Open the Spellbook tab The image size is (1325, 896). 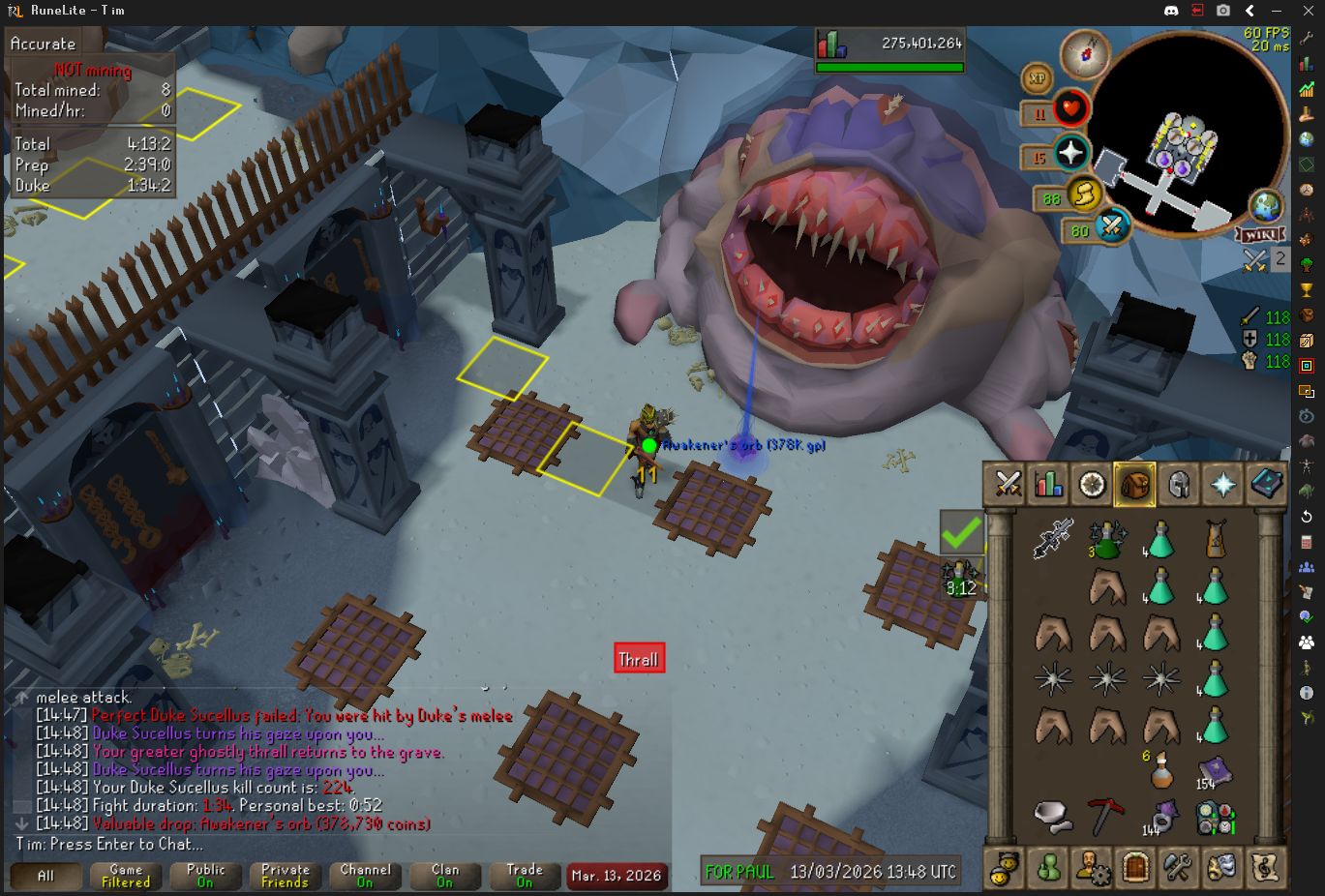[x=1265, y=484]
